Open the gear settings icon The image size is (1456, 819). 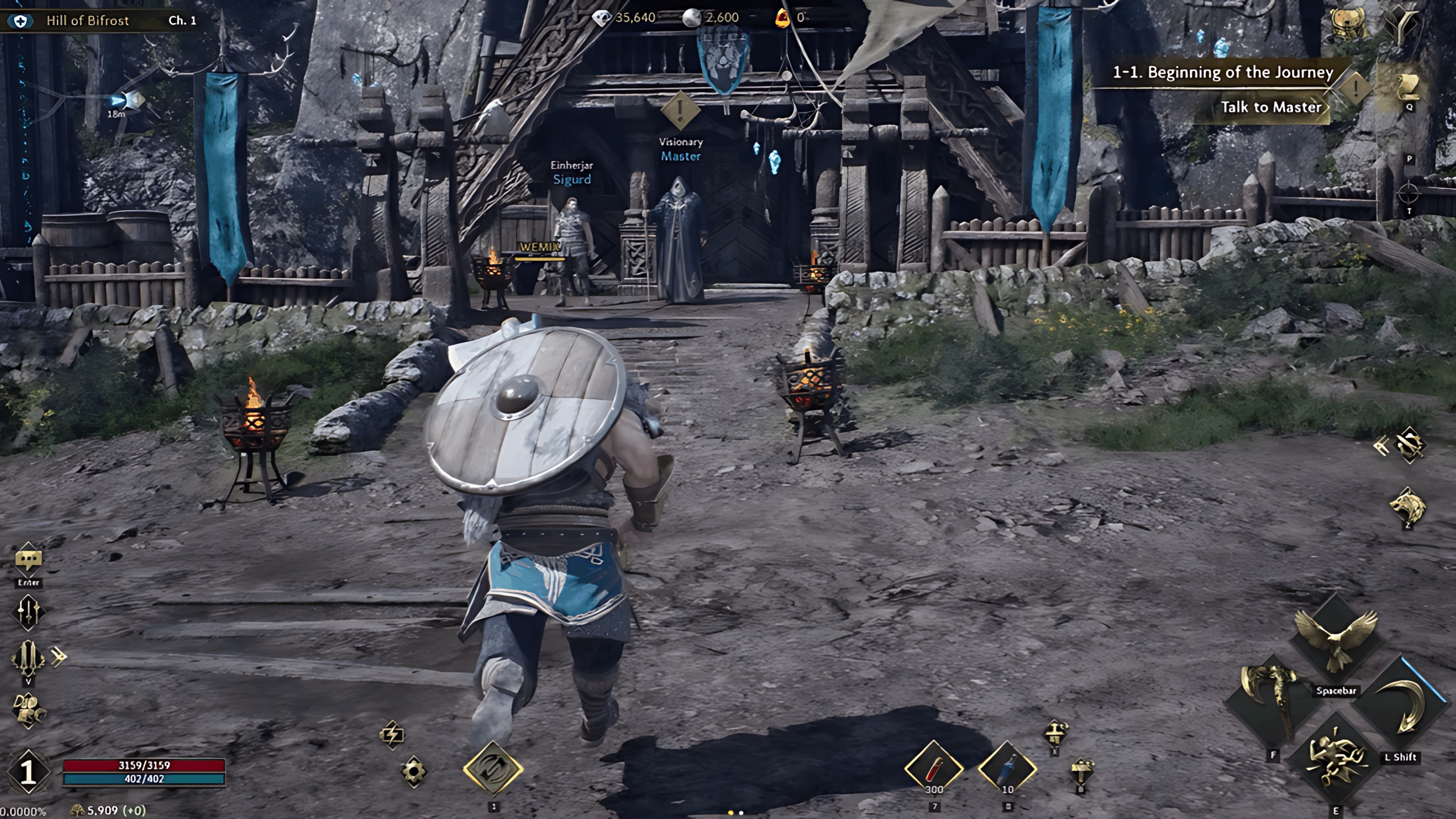(414, 771)
